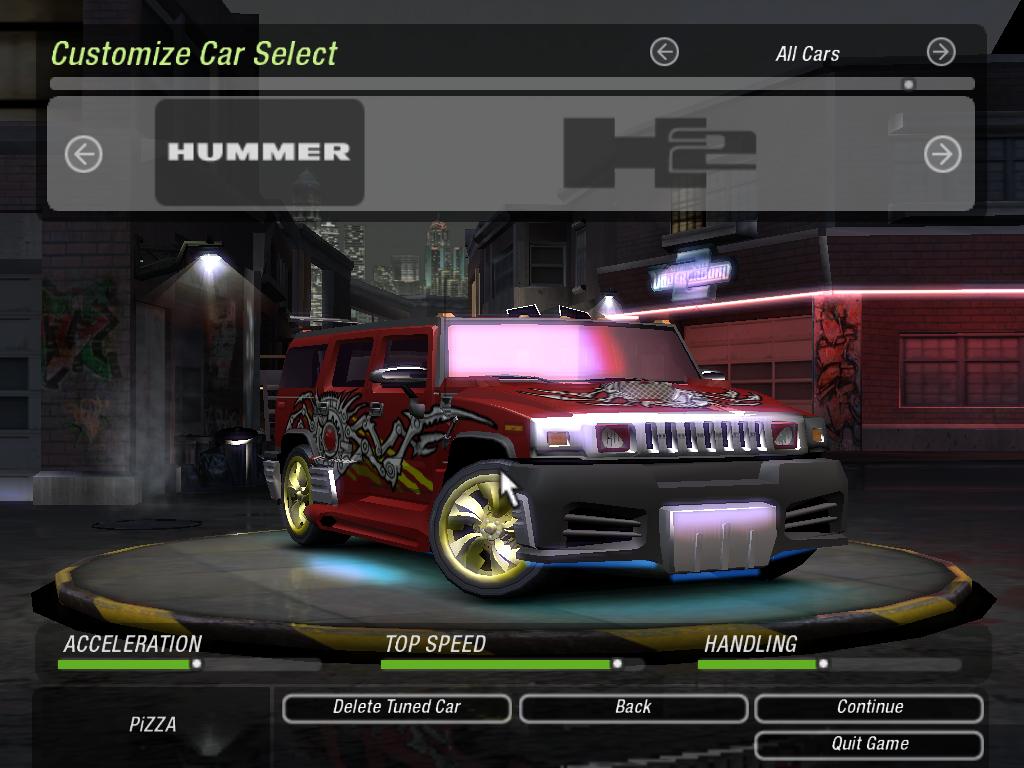Delete the tuned car
Image resolution: width=1024 pixels, height=768 pixels.
tap(397, 707)
